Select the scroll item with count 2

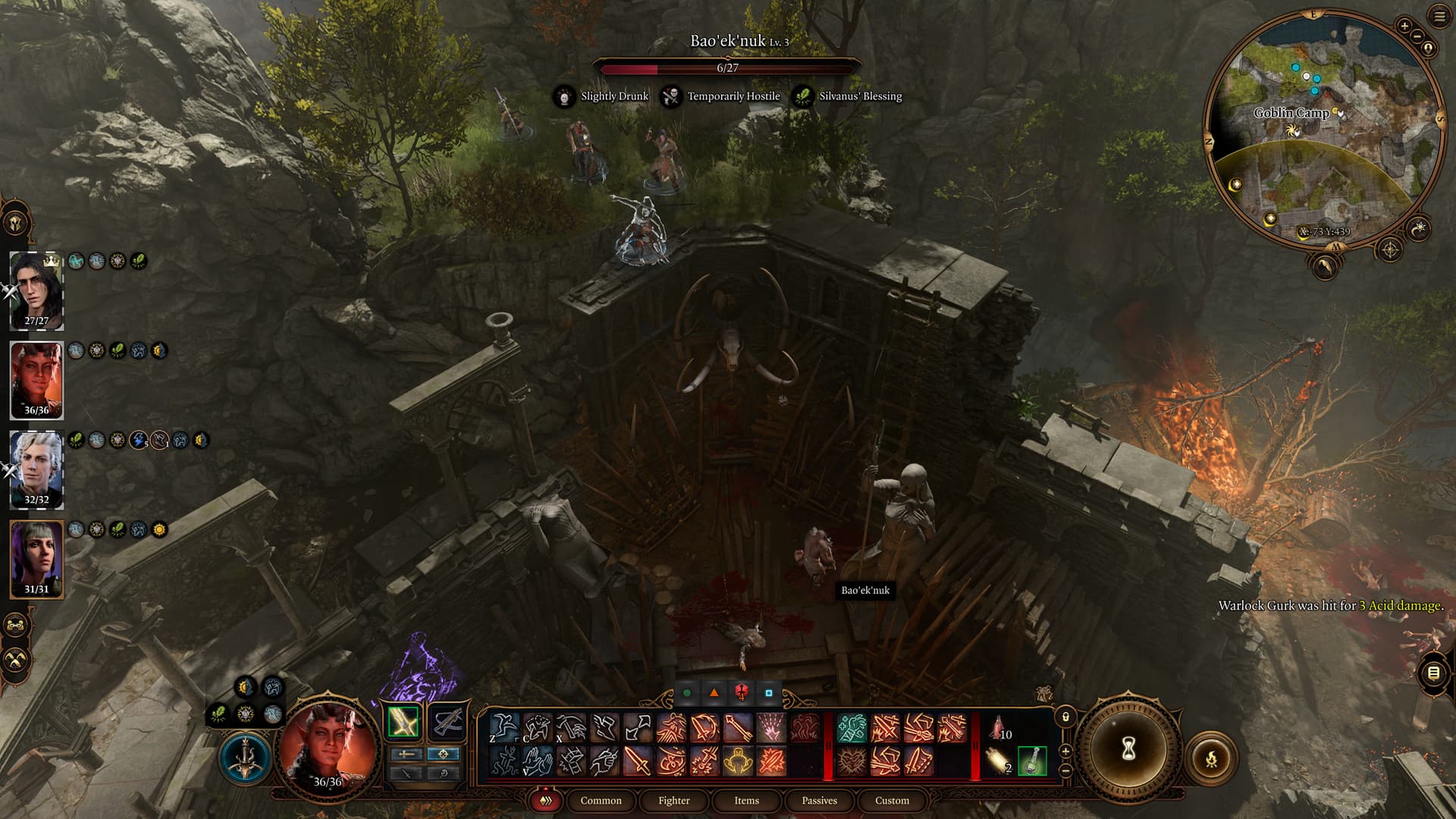(999, 761)
